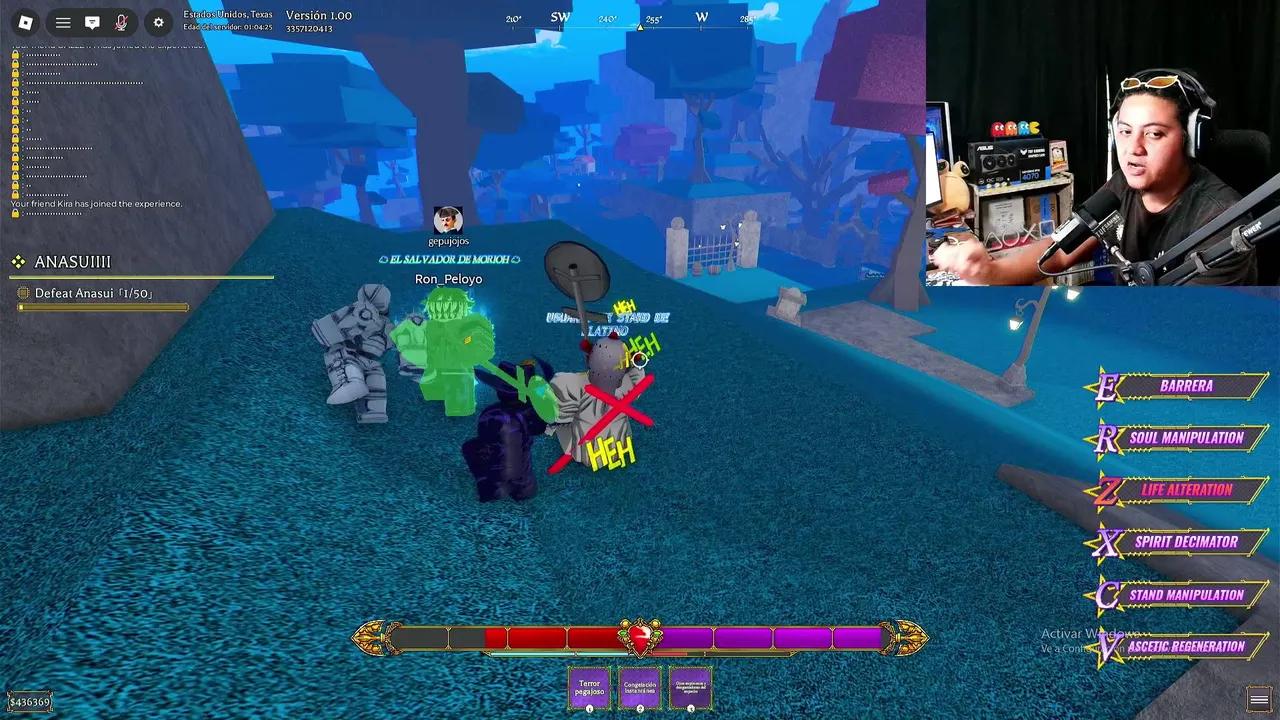Activate the Life Alteration ability
This screenshot has width=1280, height=720.
pyautogui.click(x=1186, y=490)
